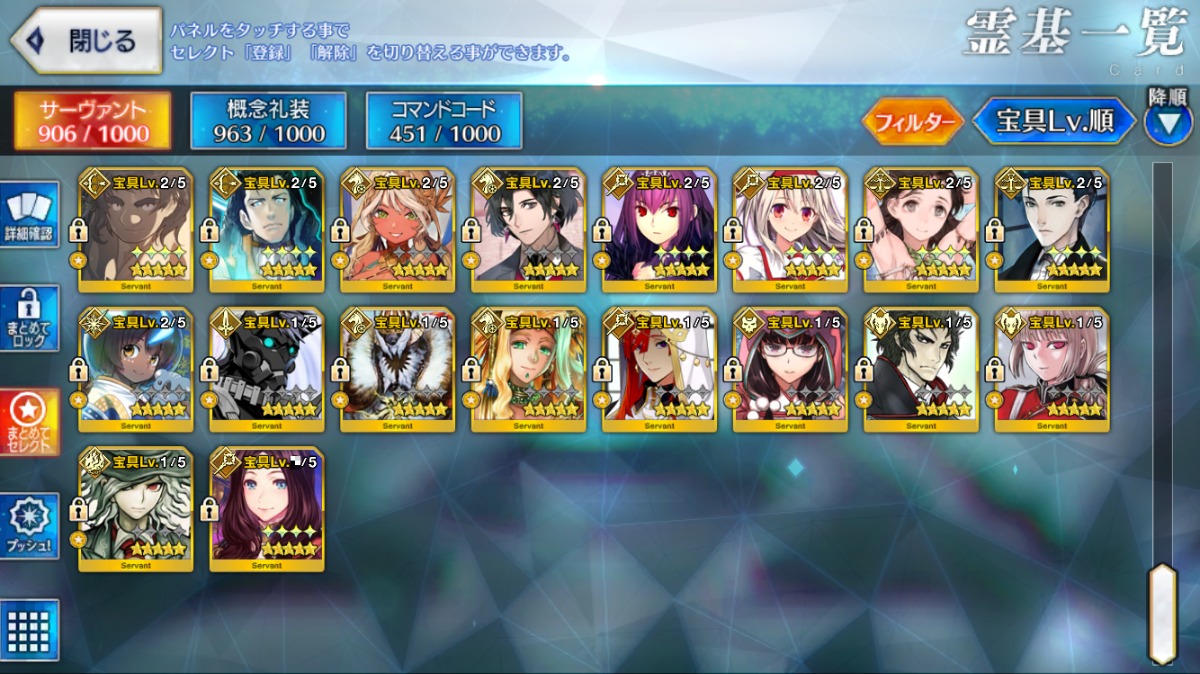Screen dimensions: 1200x674
Task: Open the コマンドコード tab
Action: [444, 122]
